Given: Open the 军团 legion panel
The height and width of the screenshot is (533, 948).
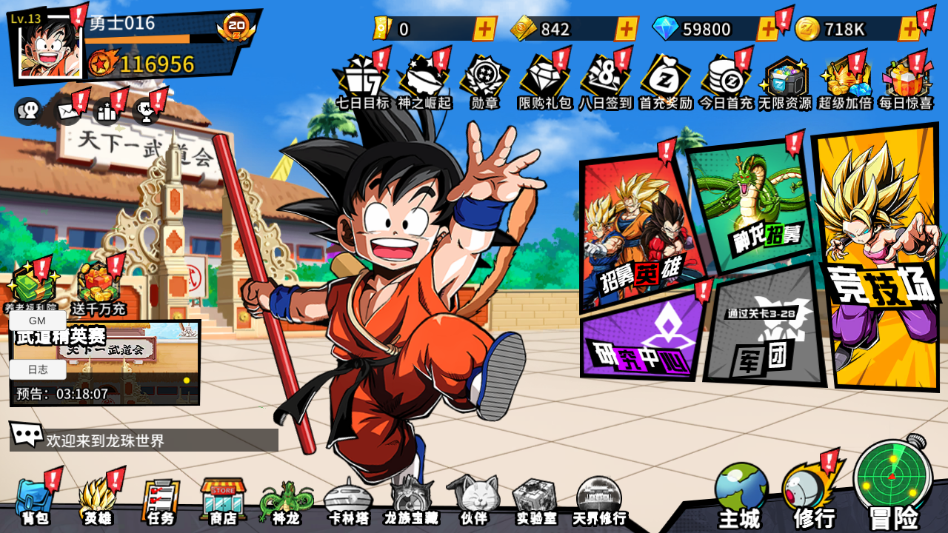Looking at the screenshot, I should pos(762,328).
